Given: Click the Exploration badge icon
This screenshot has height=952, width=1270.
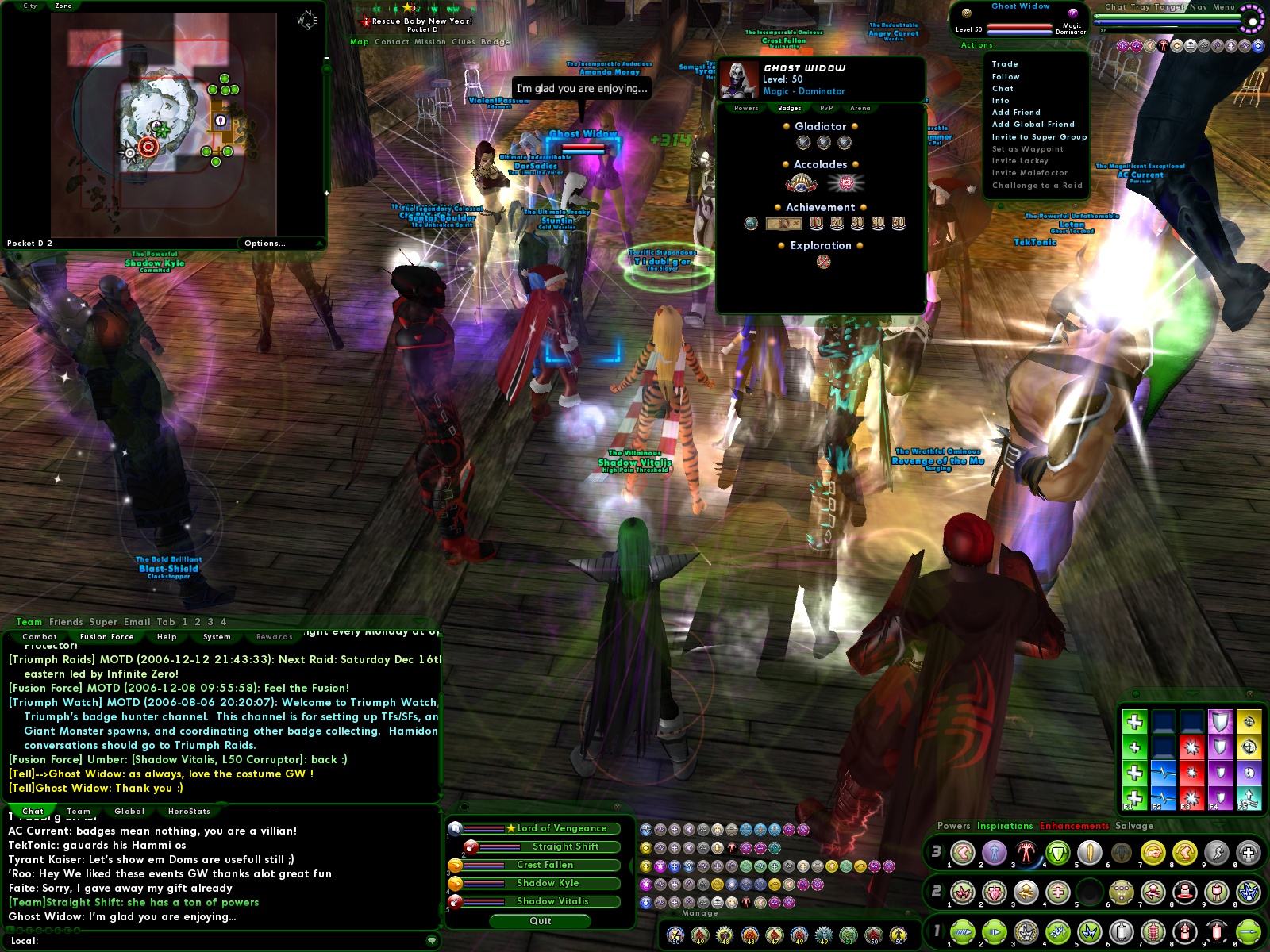Looking at the screenshot, I should (x=822, y=262).
